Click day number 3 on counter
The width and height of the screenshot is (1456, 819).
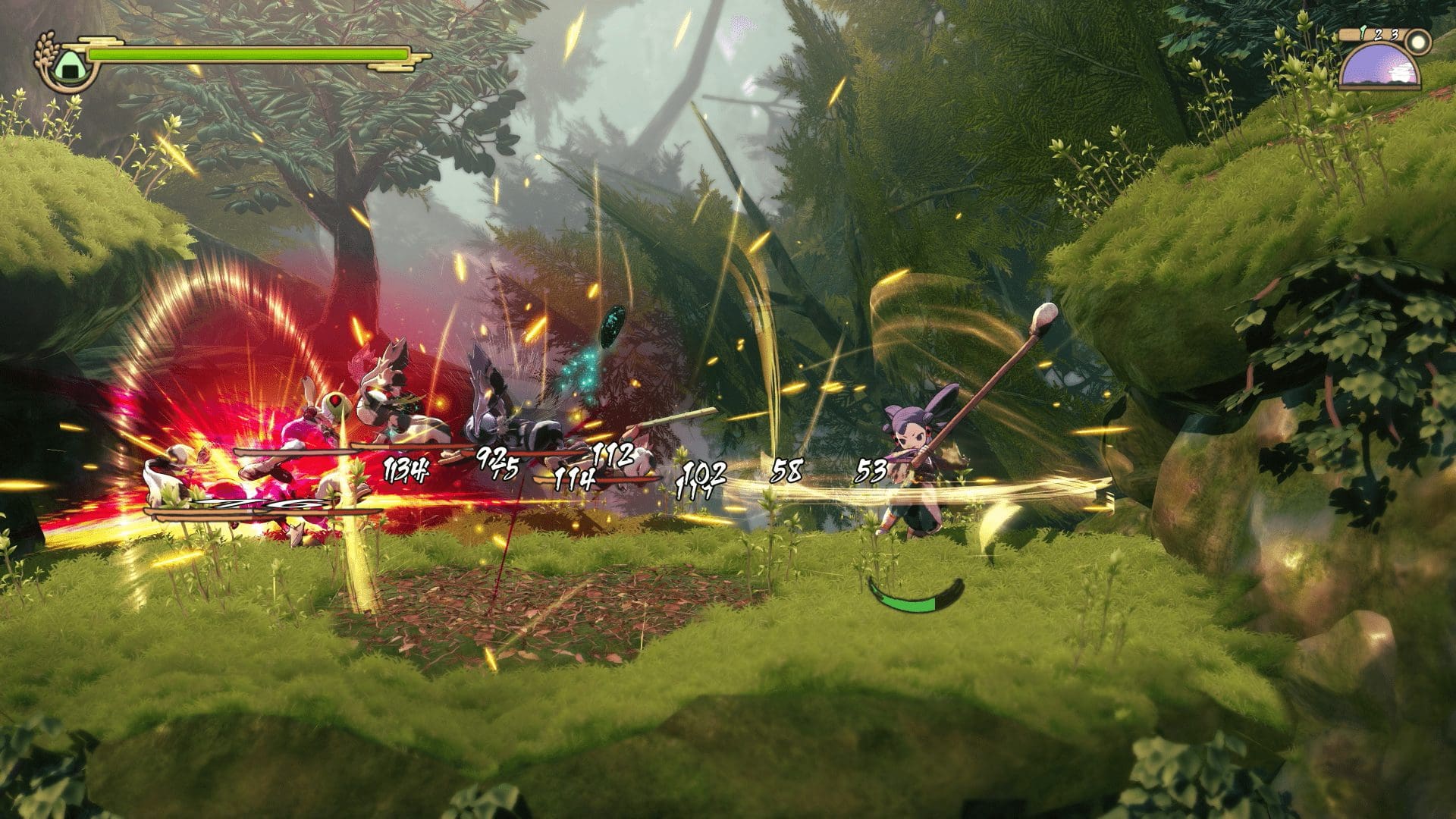tap(1393, 36)
